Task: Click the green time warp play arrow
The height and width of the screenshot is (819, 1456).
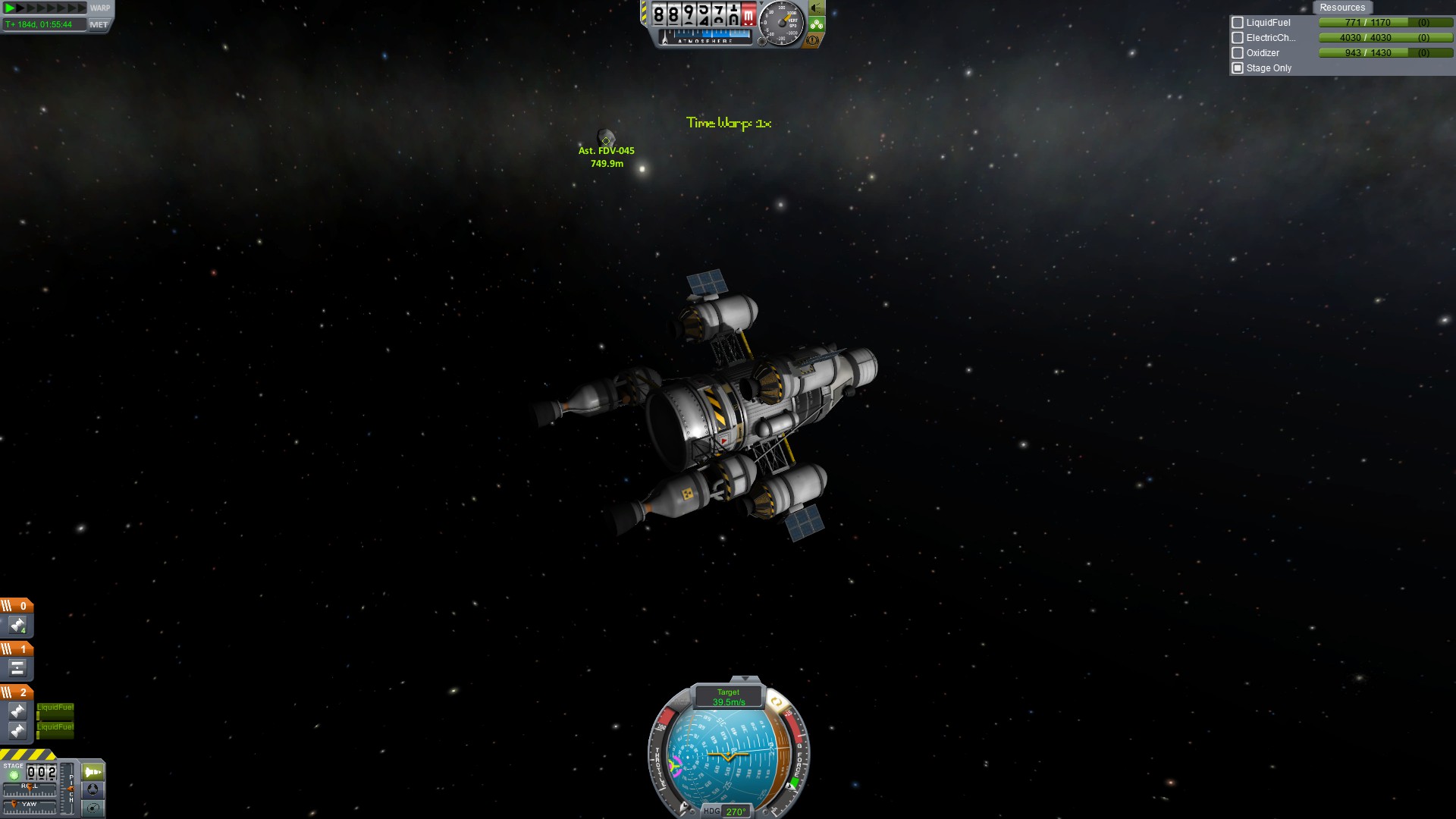Action: click(x=10, y=8)
